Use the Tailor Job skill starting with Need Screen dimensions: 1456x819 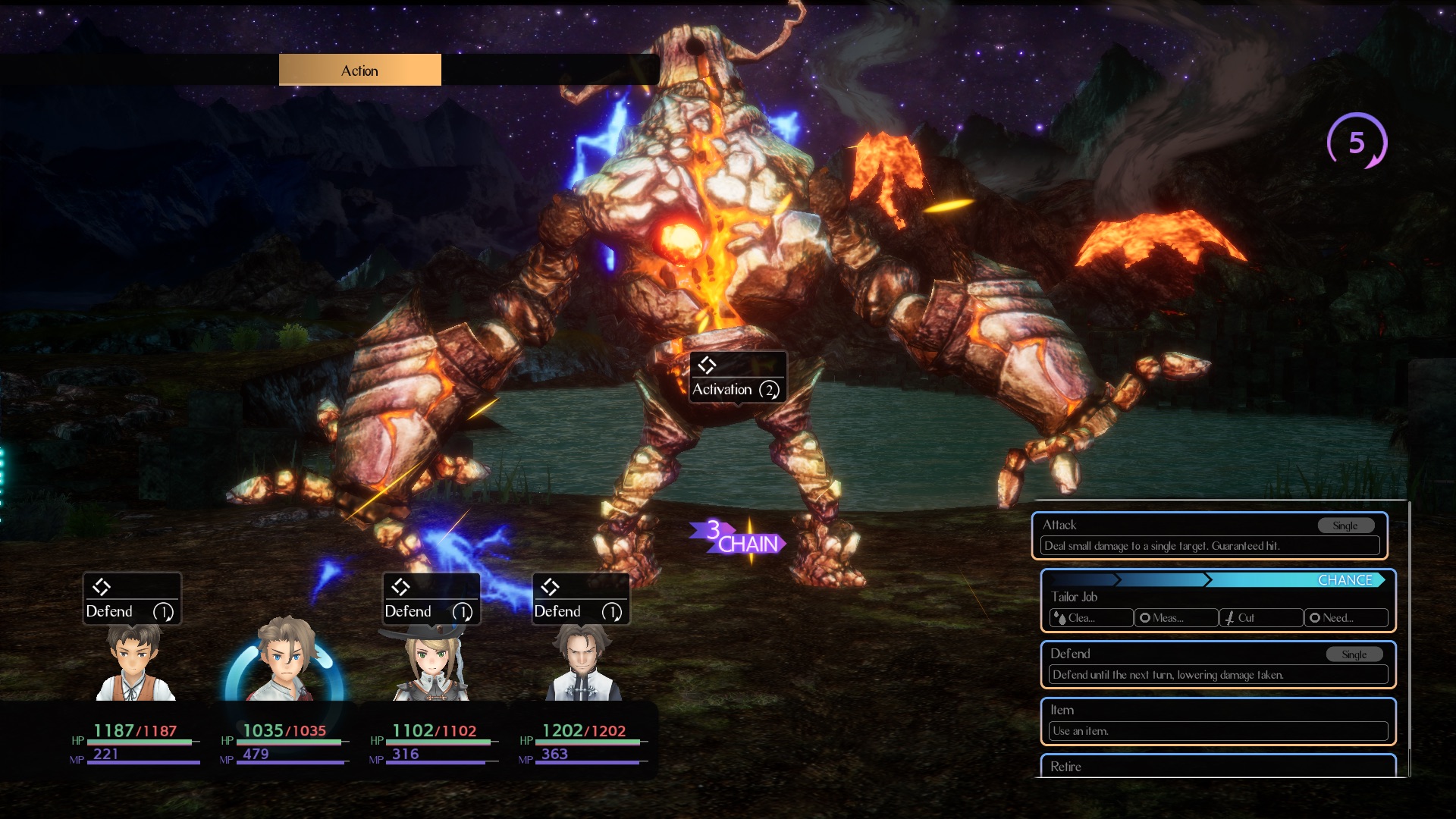pyautogui.click(x=1346, y=618)
